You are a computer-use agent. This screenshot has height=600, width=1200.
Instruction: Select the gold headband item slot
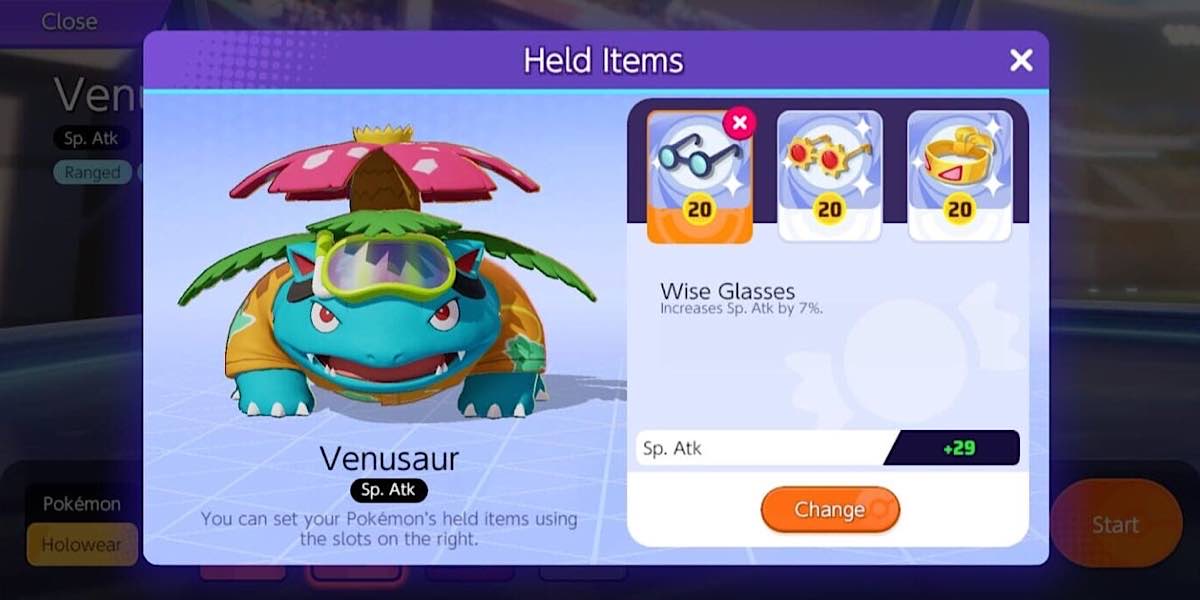click(959, 176)
